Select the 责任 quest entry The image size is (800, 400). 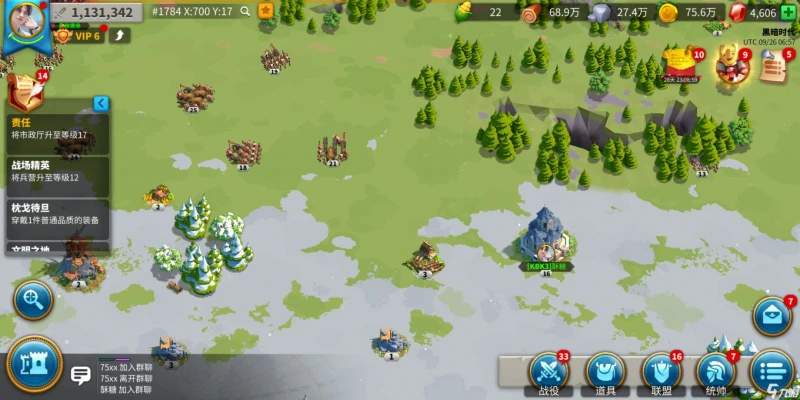[55, 128]
